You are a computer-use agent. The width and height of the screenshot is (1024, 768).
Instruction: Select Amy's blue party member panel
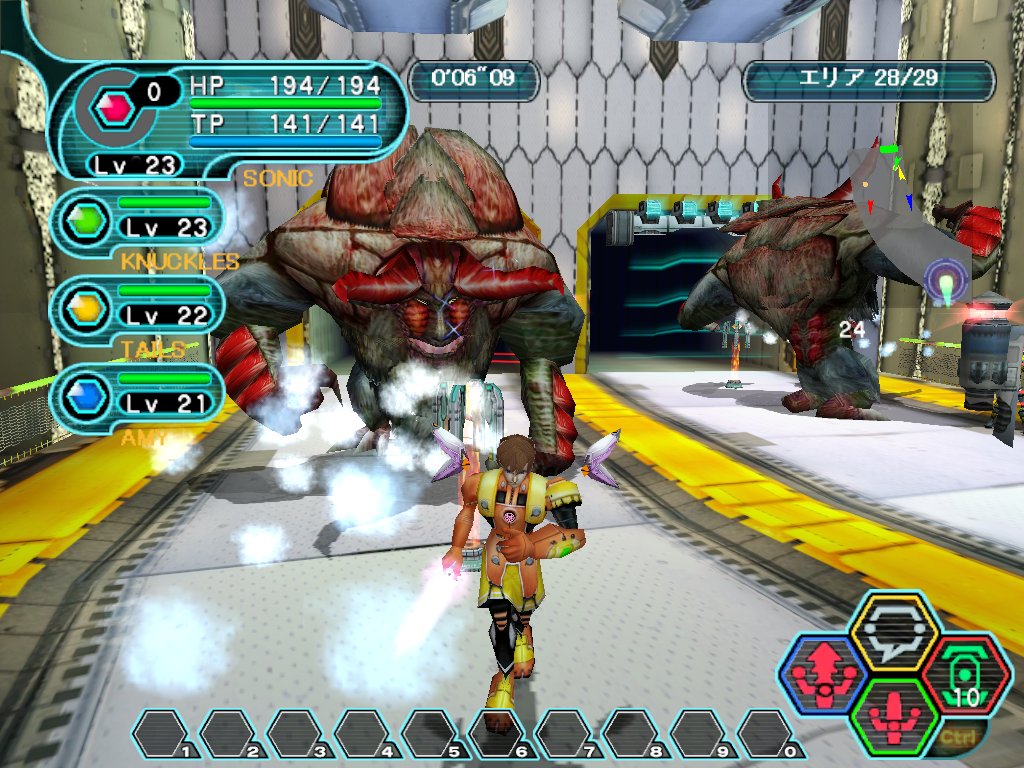point(136,392)
